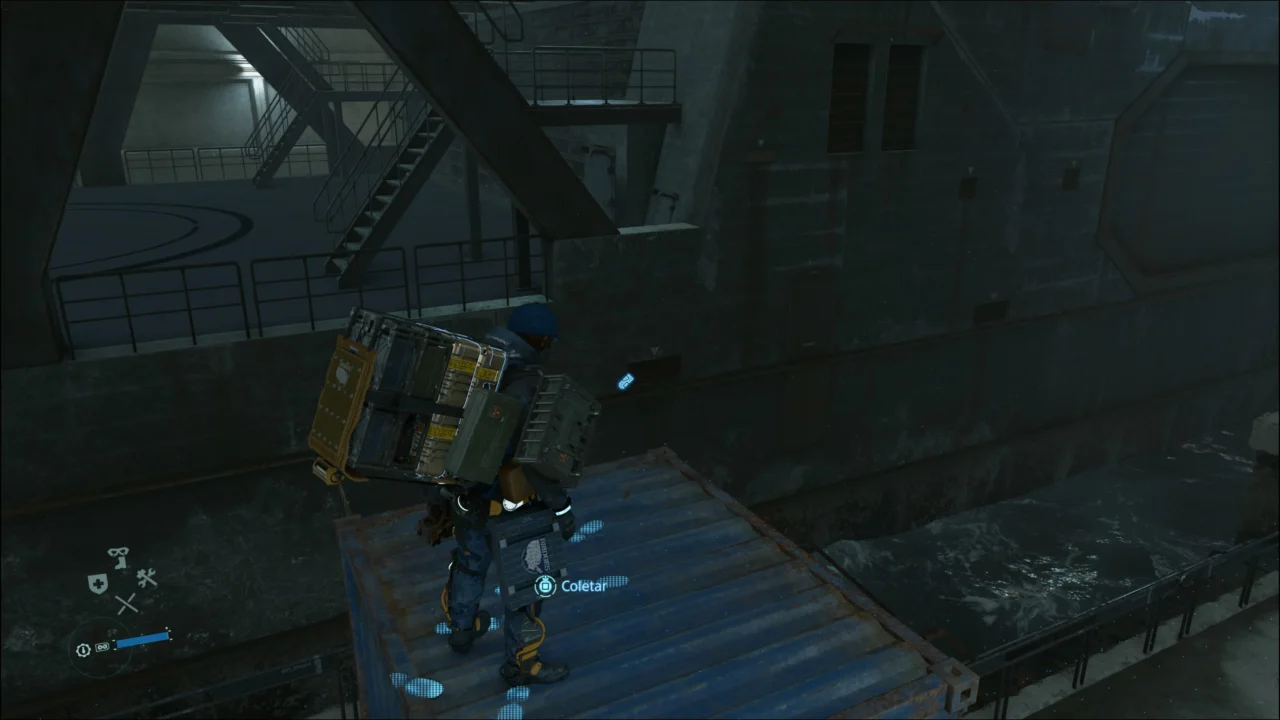This screenshot has width=1280, height=720.
Task: Select the hammer and wrench repair icon
Action: tap(147, 579)
